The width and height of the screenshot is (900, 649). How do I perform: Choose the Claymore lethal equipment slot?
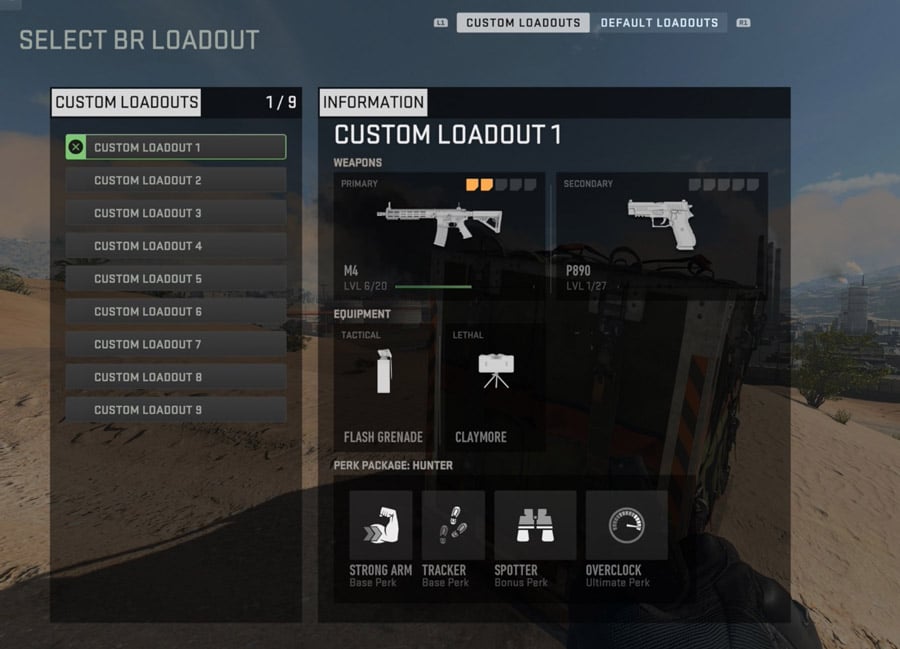[x=490, y=387]
